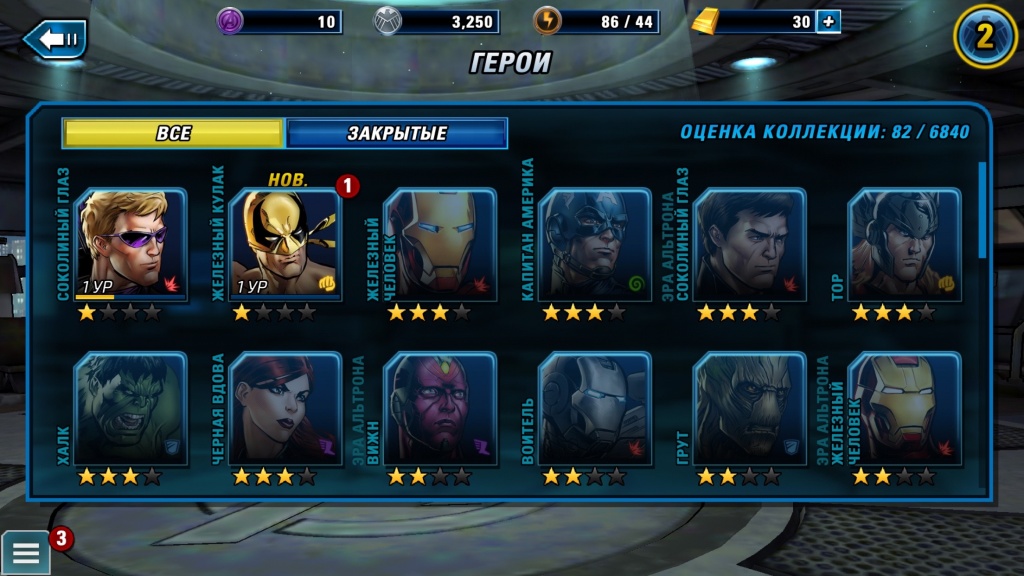Viewport: 1024px width, 576px height.
Task: Switch to the ЗАКРЫТЫЕ tab
Action: click(397, 133)
